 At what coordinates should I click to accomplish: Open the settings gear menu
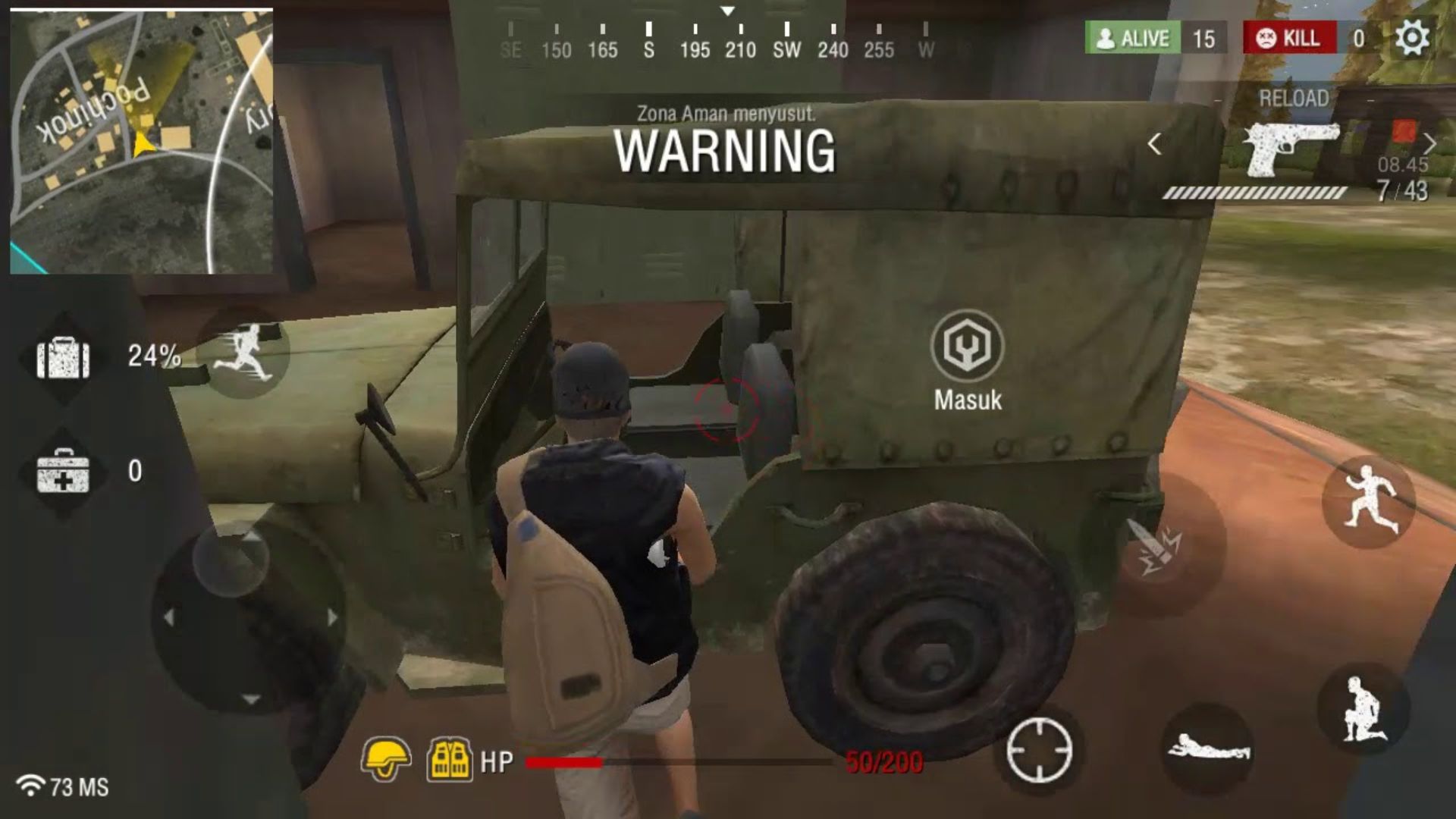pos(1411,38)
